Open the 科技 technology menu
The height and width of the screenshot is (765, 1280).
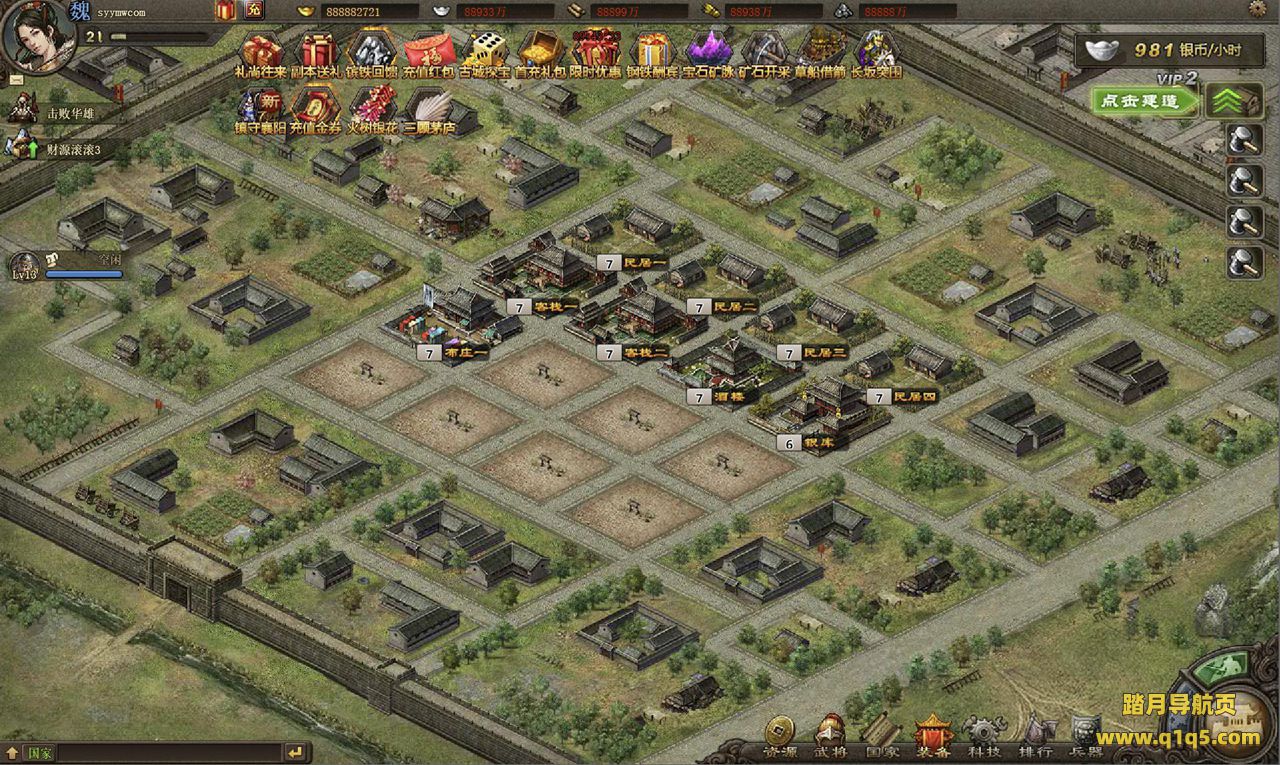point(984,734)
